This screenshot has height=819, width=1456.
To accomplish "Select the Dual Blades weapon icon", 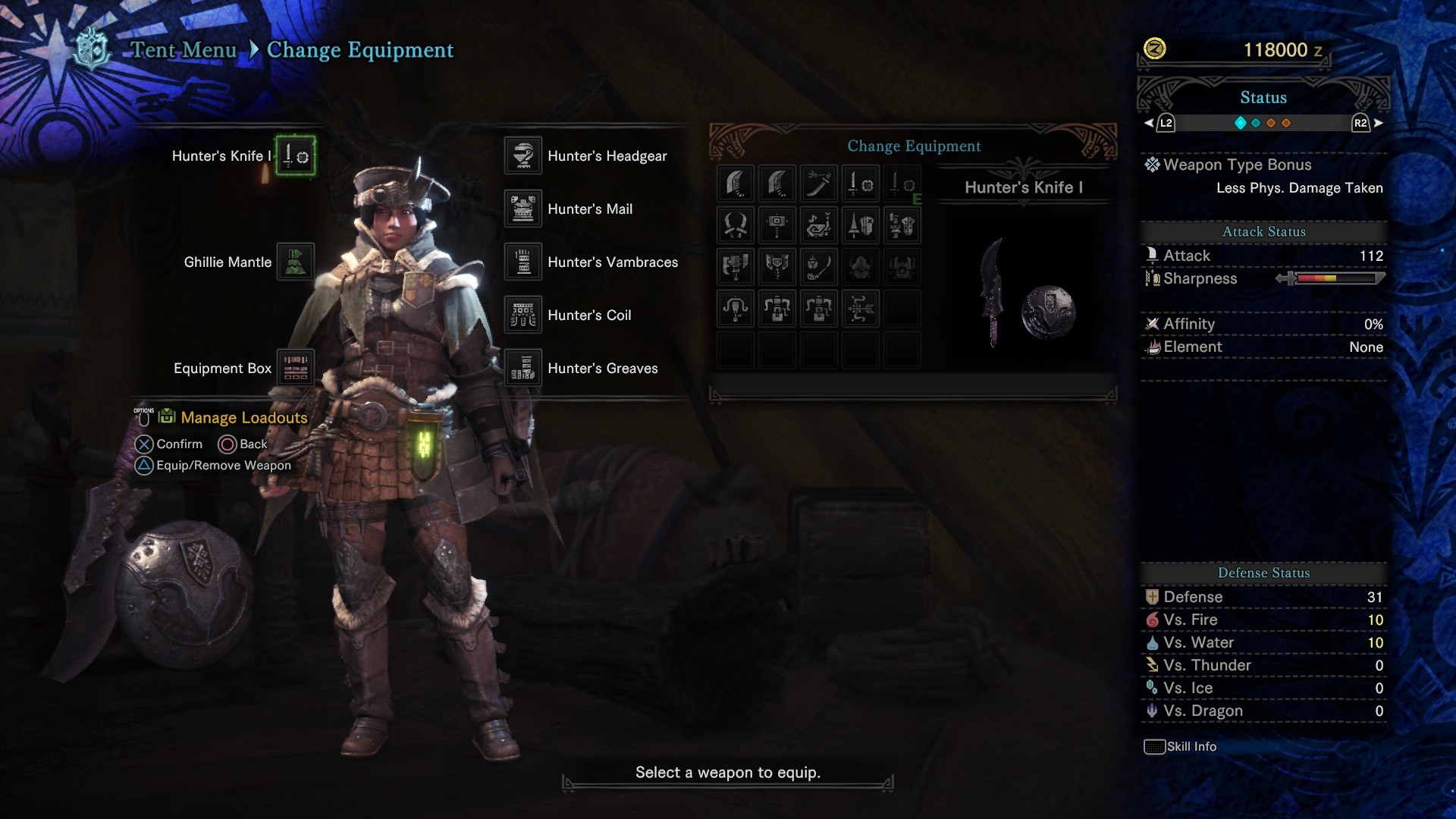I will 734,225.
